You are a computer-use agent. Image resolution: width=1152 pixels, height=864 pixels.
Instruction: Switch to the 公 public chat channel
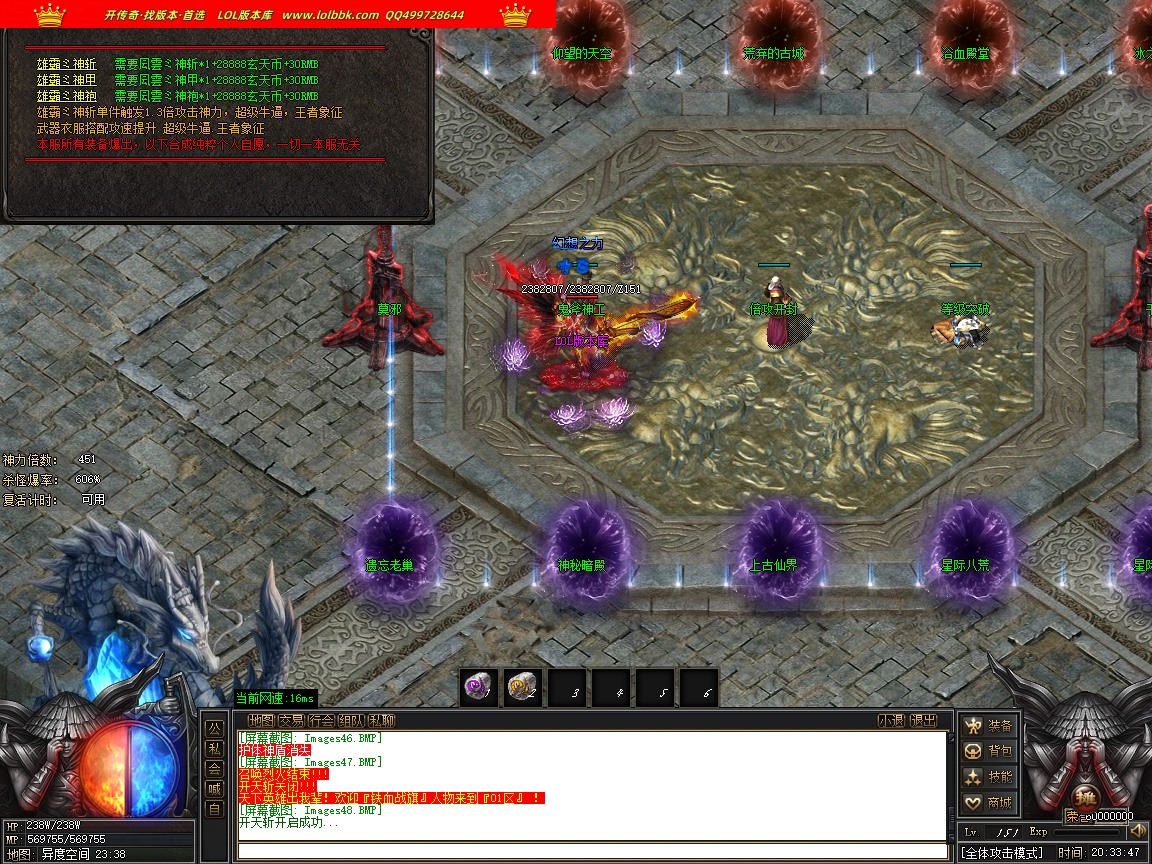(x=214, y=727)
